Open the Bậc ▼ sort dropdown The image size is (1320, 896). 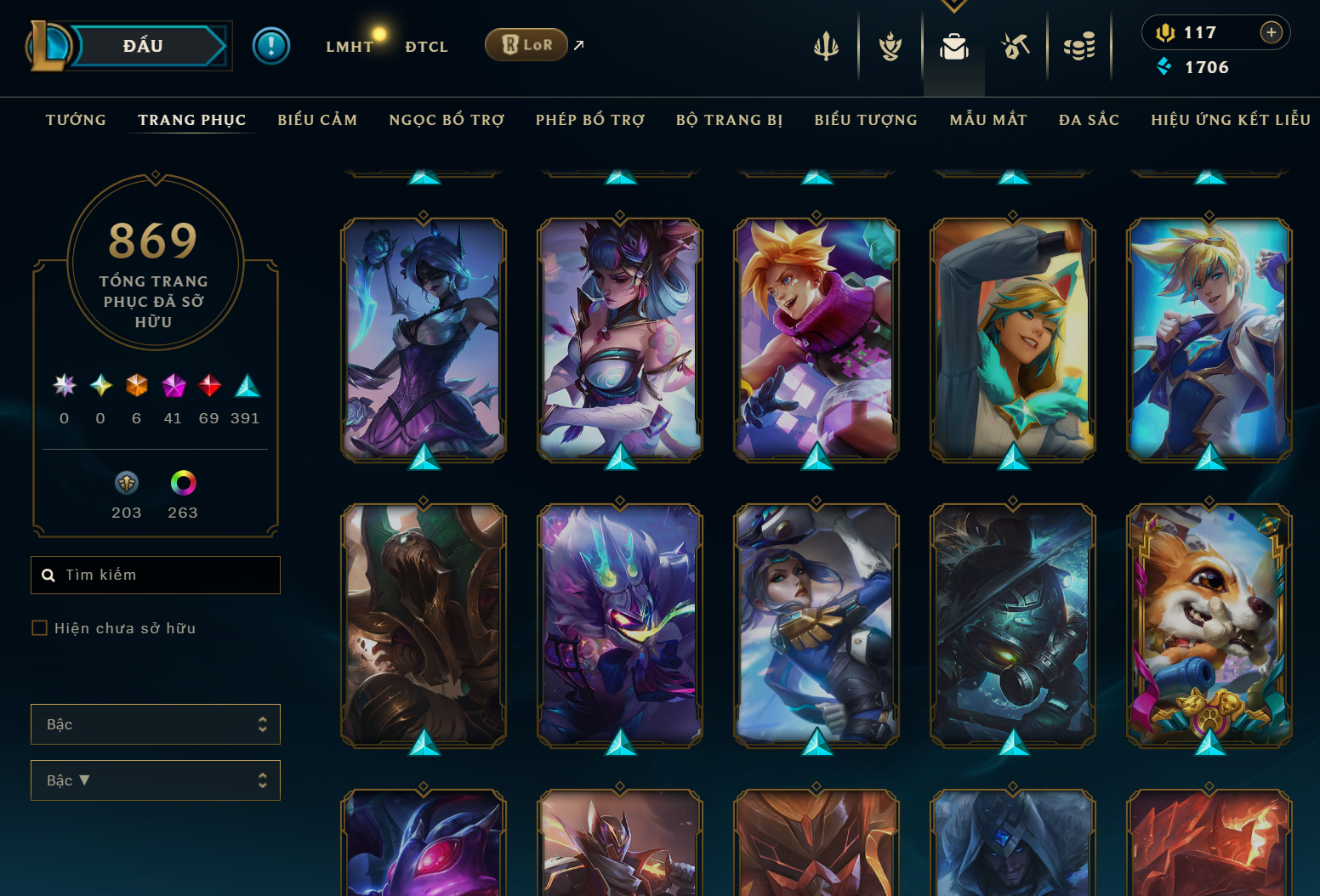[x=156, y=780]
